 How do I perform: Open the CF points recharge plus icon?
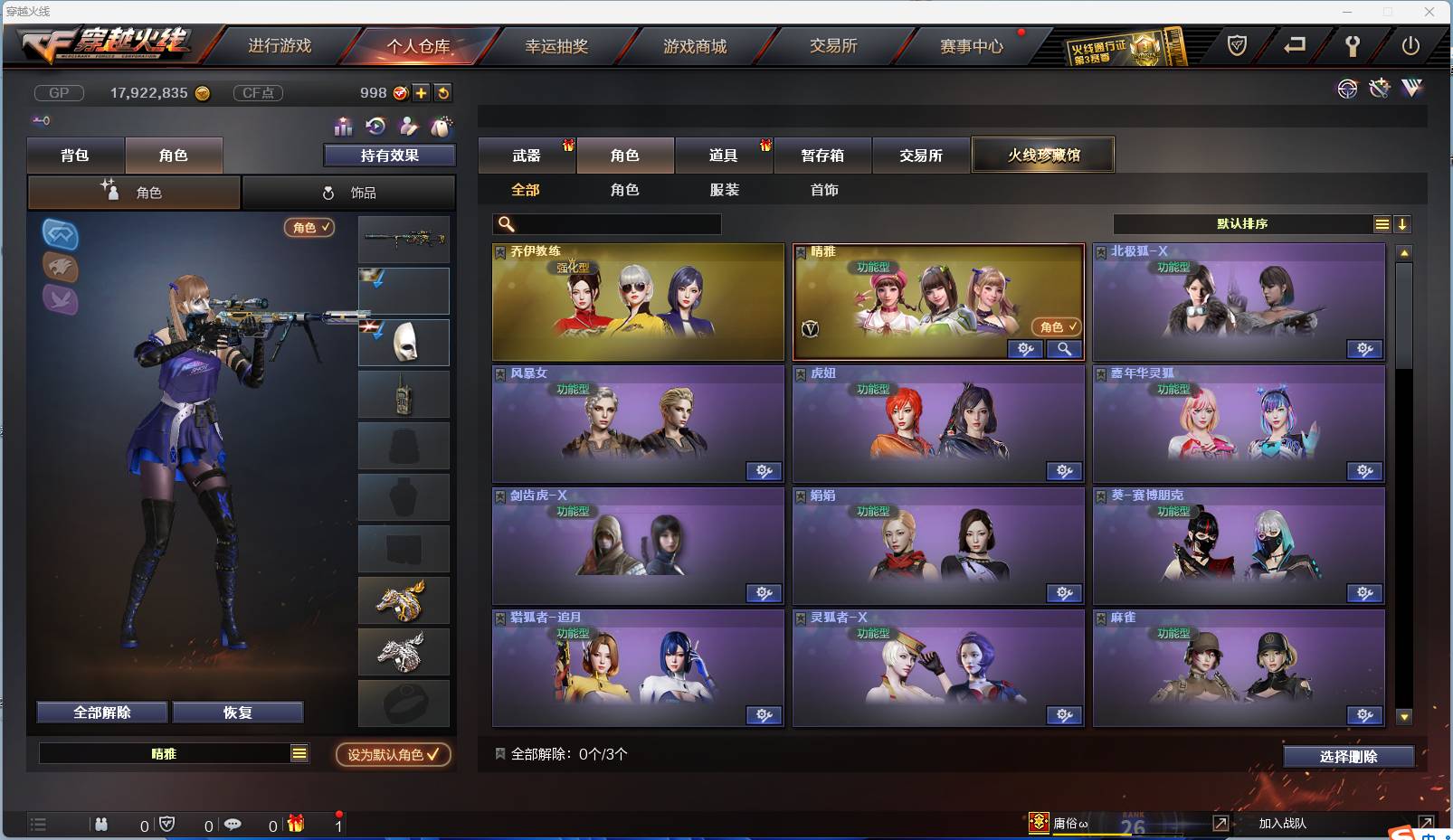tap(421, 92)
